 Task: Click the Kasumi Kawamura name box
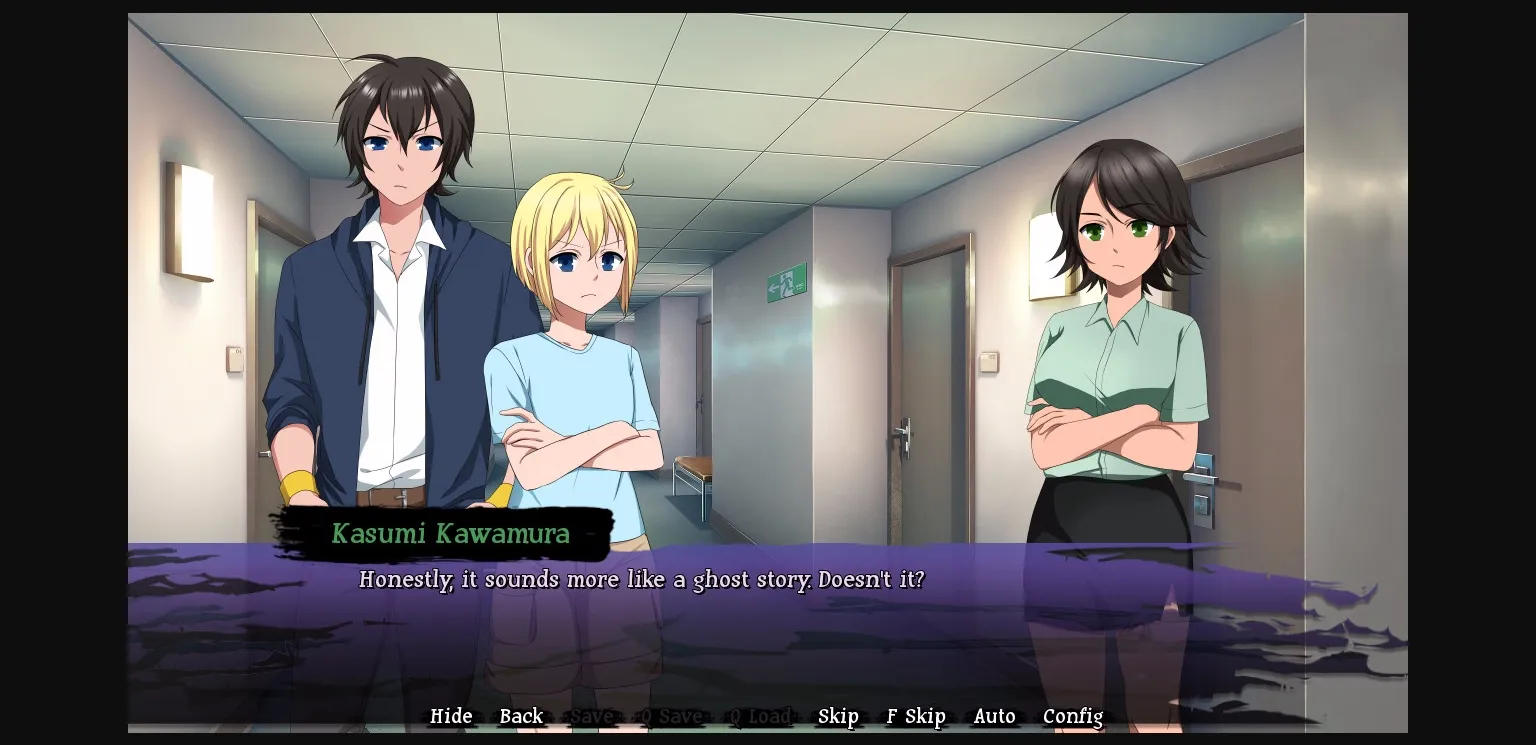pos(448,533)
